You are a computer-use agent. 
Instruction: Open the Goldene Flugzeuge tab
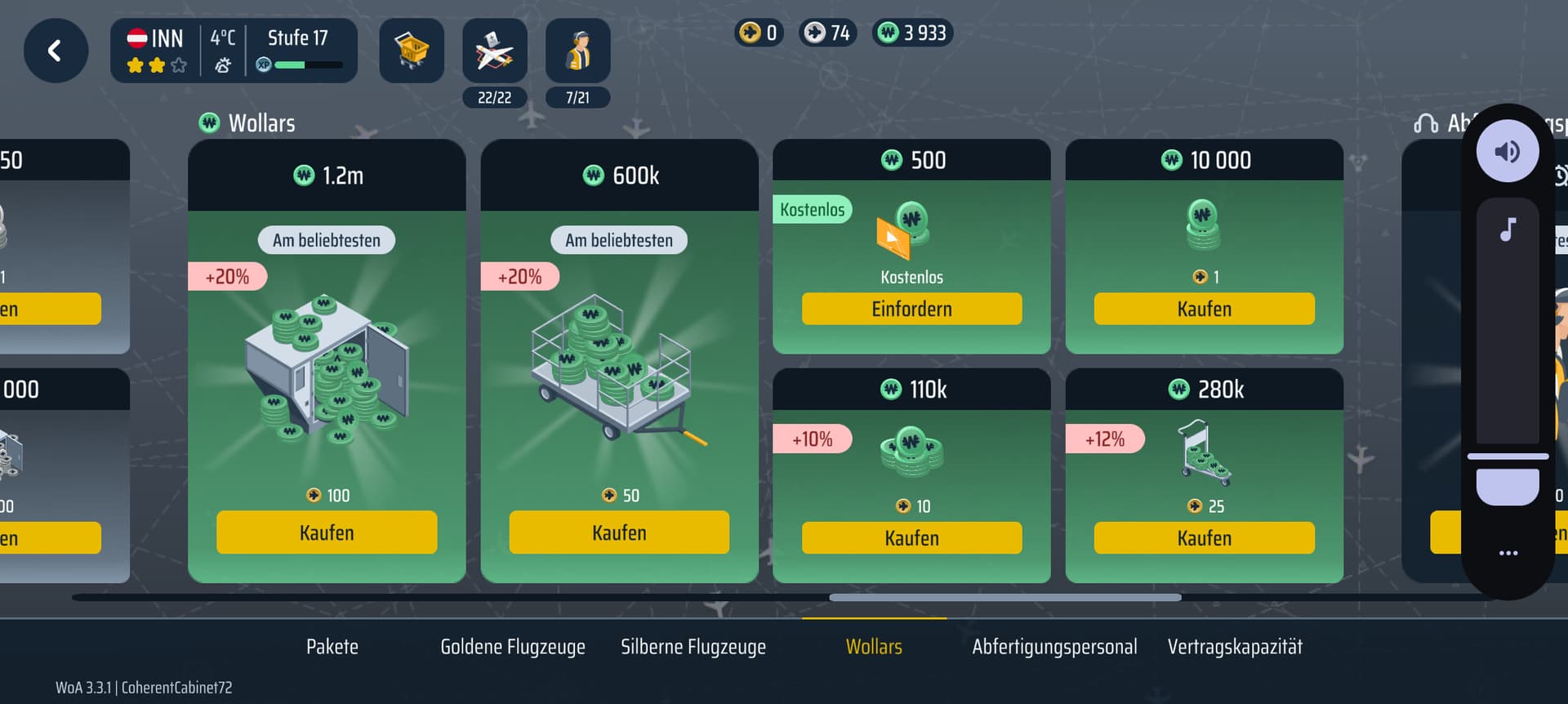(513, 647)
